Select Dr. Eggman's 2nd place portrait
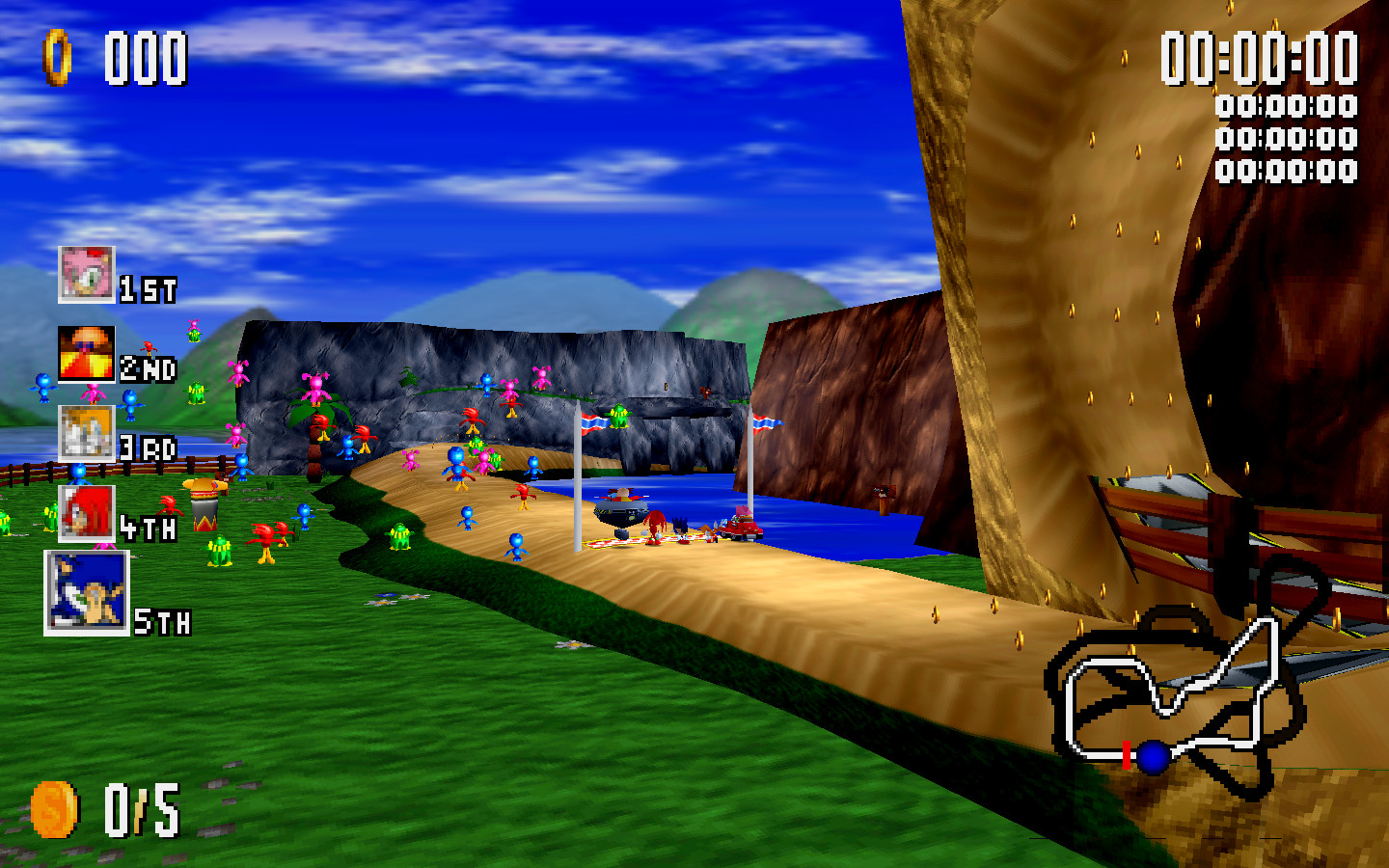 [x=87, y=353]
